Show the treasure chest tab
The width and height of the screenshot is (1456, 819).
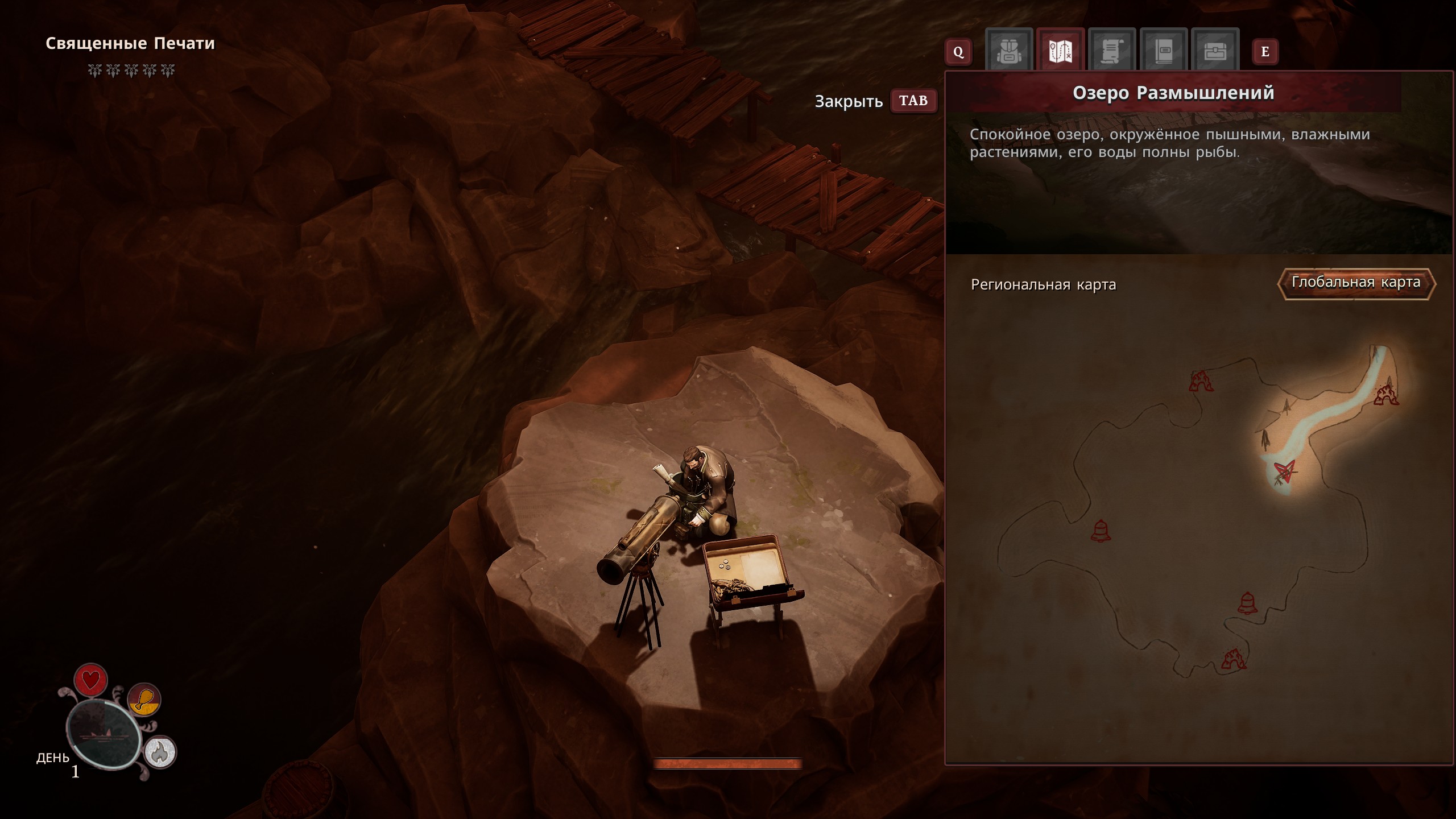click(1214, 51)
